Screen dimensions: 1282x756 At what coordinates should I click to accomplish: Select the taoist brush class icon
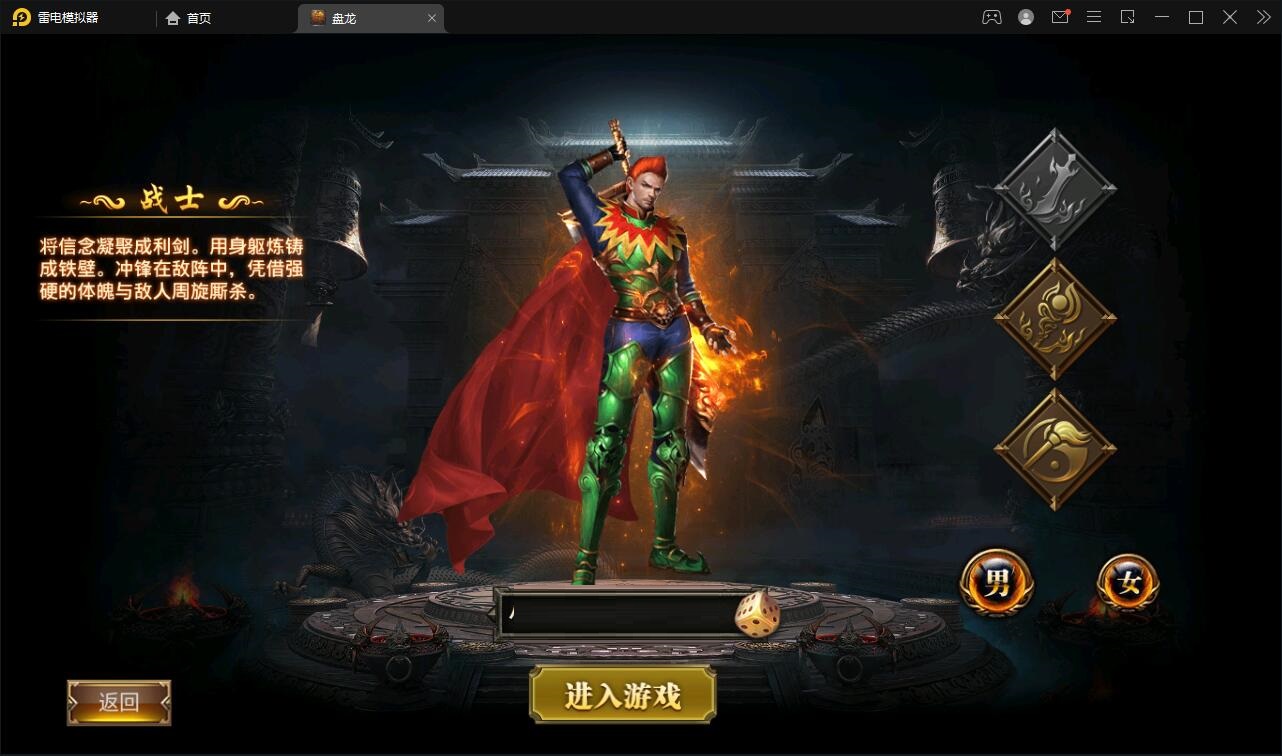1053,443
